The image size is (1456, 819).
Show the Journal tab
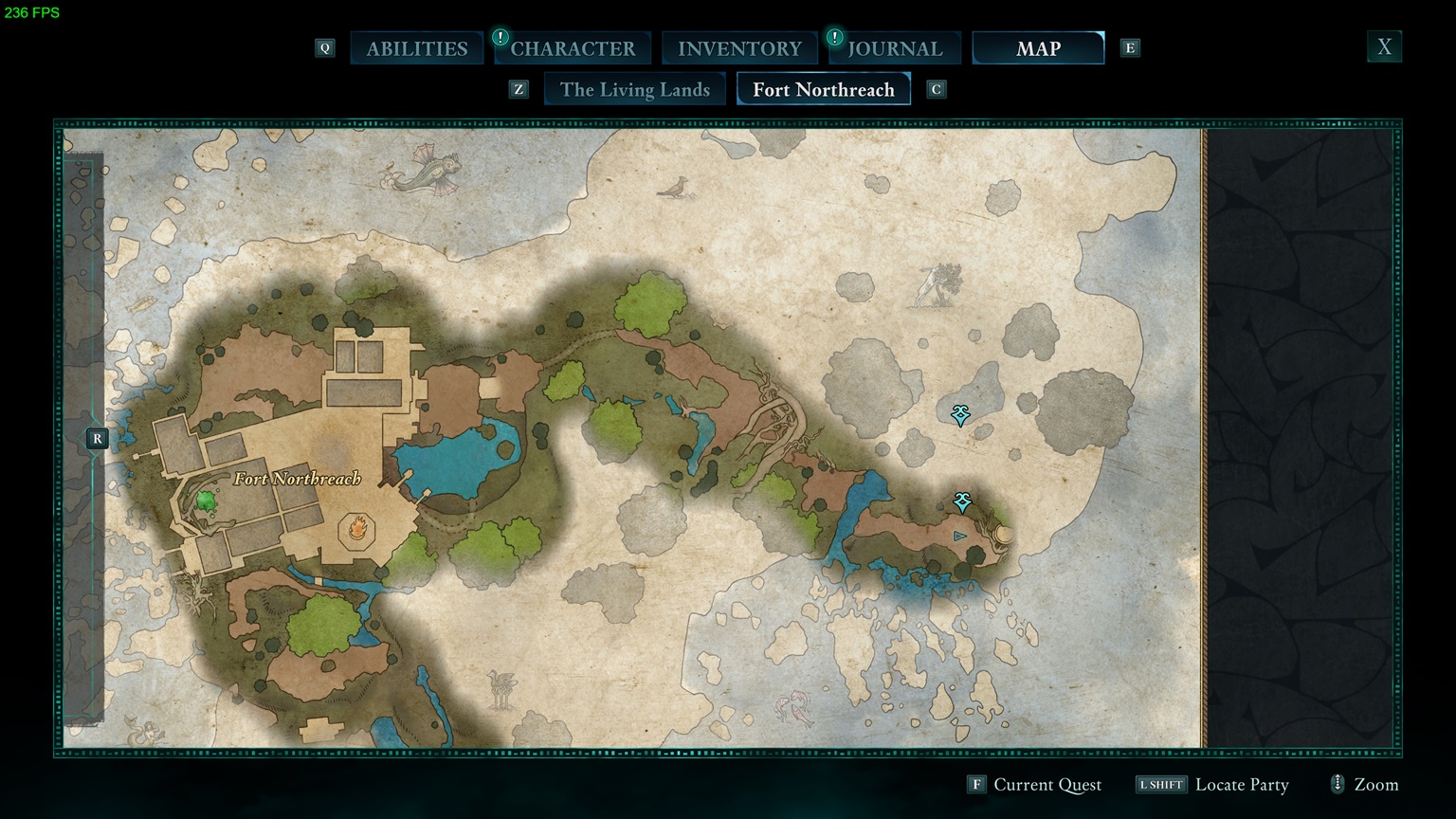895,48
